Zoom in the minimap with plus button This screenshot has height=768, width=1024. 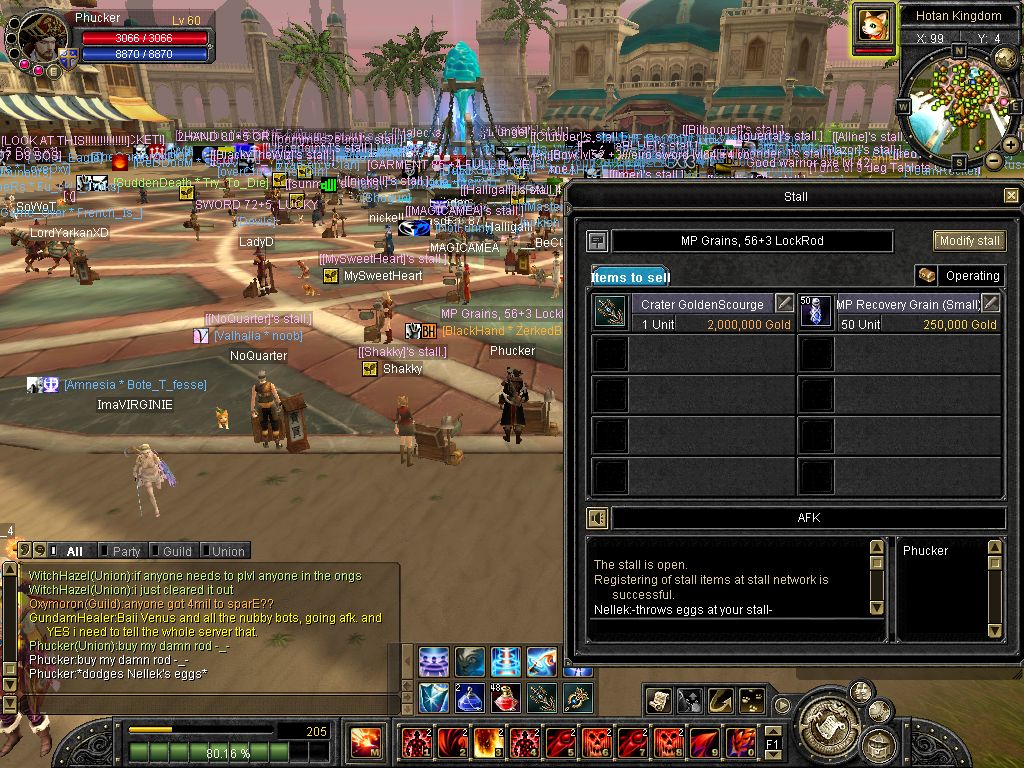click(x=1010, y=145)
